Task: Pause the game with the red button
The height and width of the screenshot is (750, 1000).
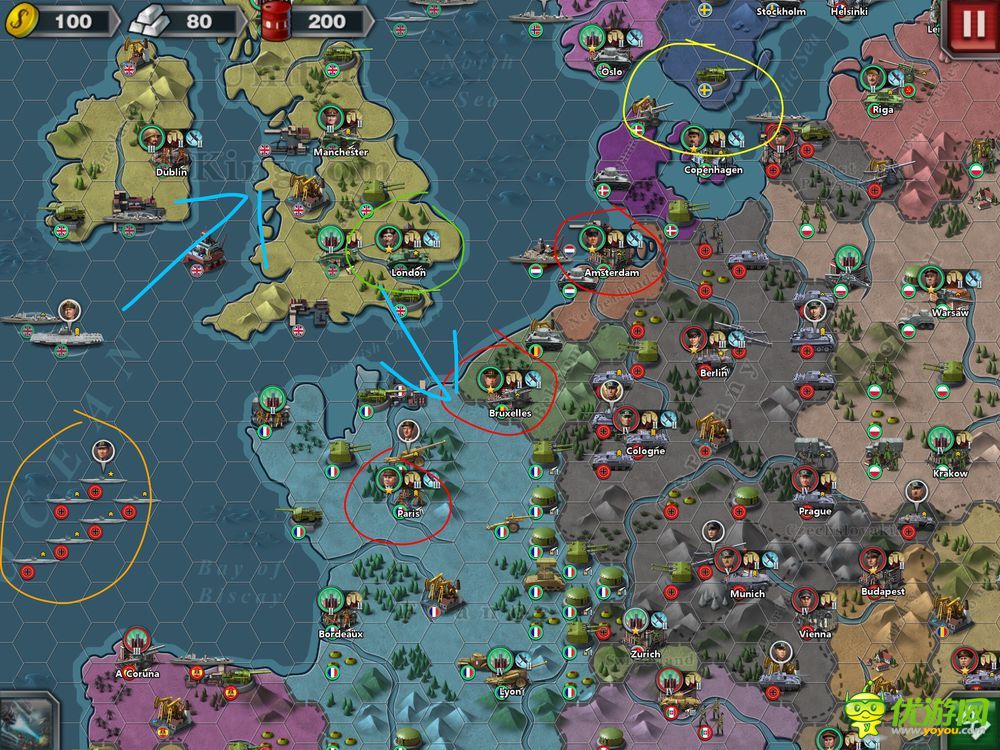Action: click(x=973, y=23)
